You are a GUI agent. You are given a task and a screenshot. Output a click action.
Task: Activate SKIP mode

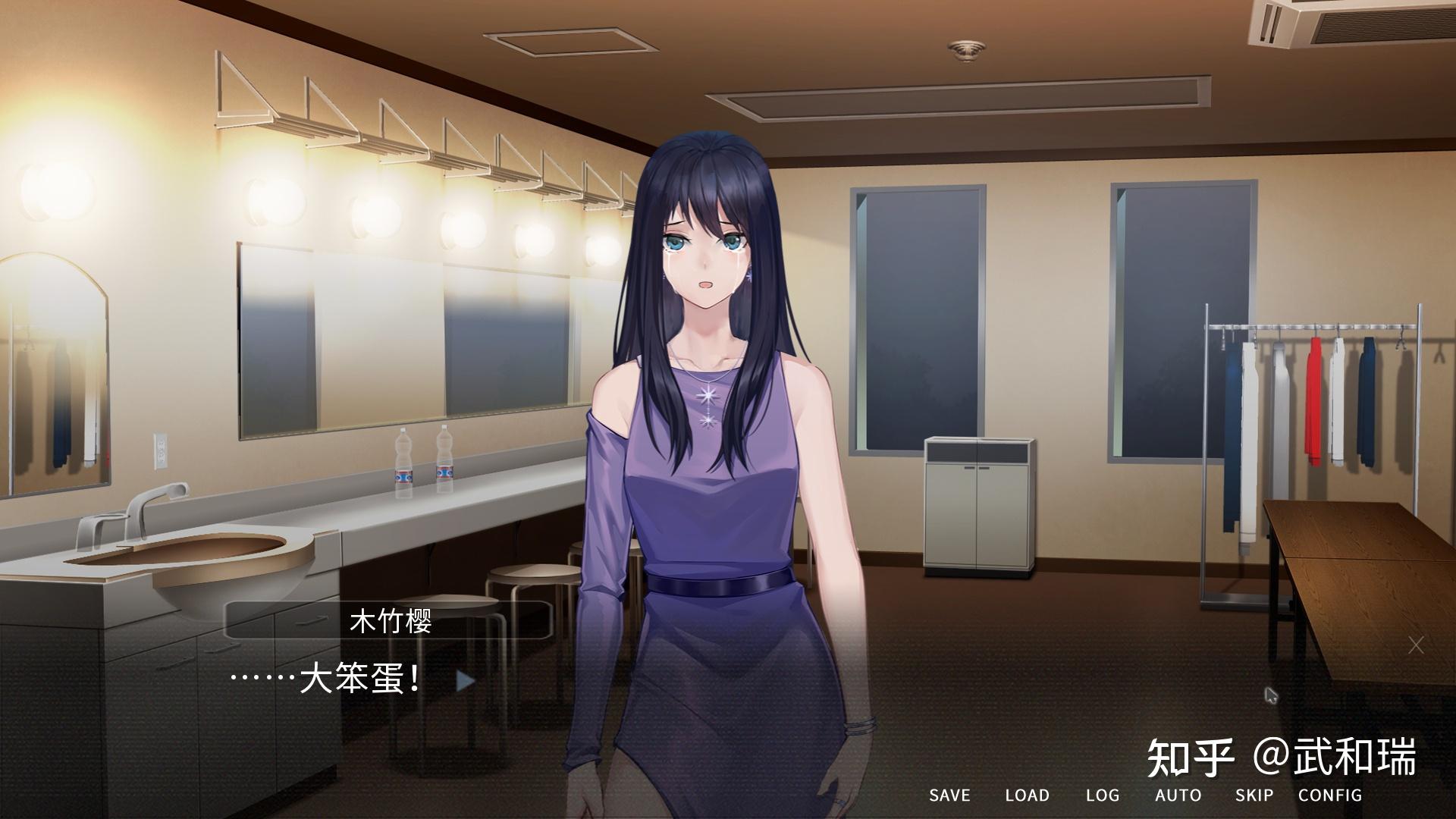tap(1254, 795)
